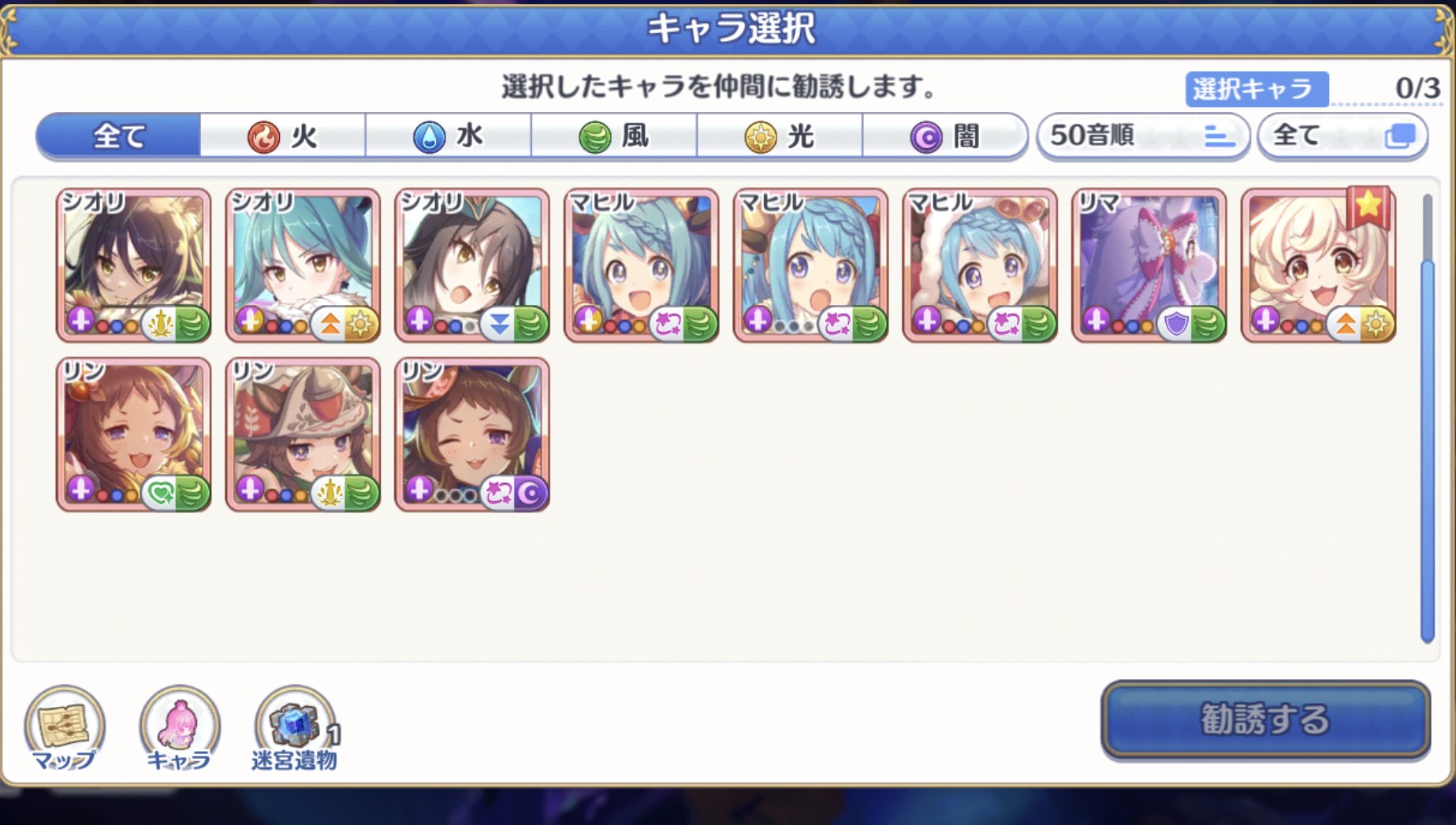Choose the teal-haired シオリ character card

point(303,266)
